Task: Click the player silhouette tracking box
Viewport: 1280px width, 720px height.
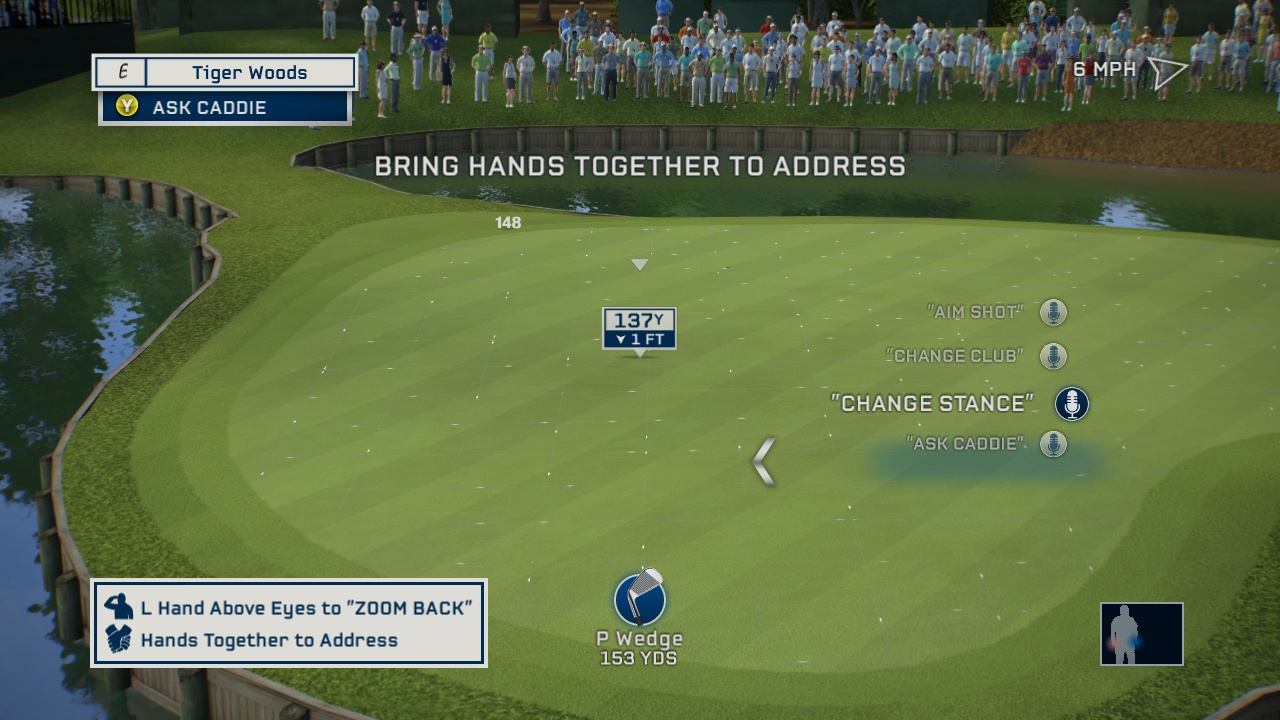Action: coord(1141,634)
